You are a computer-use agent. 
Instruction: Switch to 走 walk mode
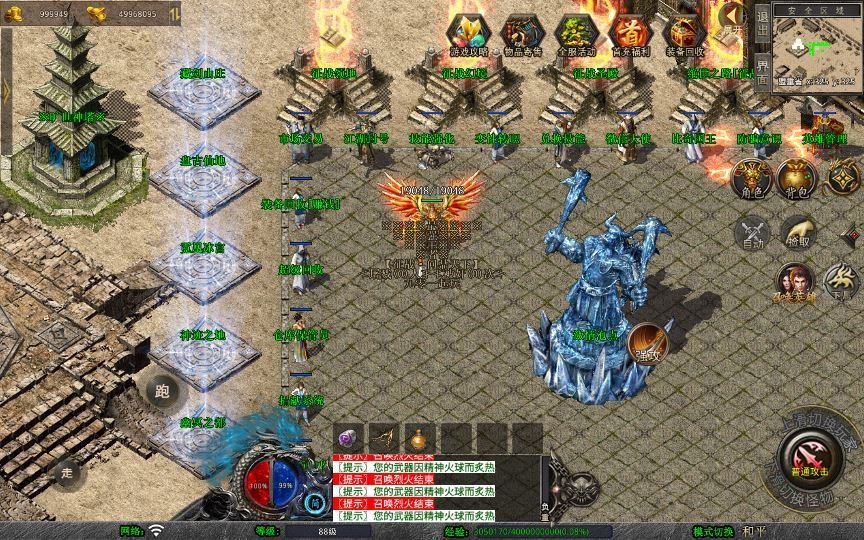pyautogui.click(x=68, y=470)
